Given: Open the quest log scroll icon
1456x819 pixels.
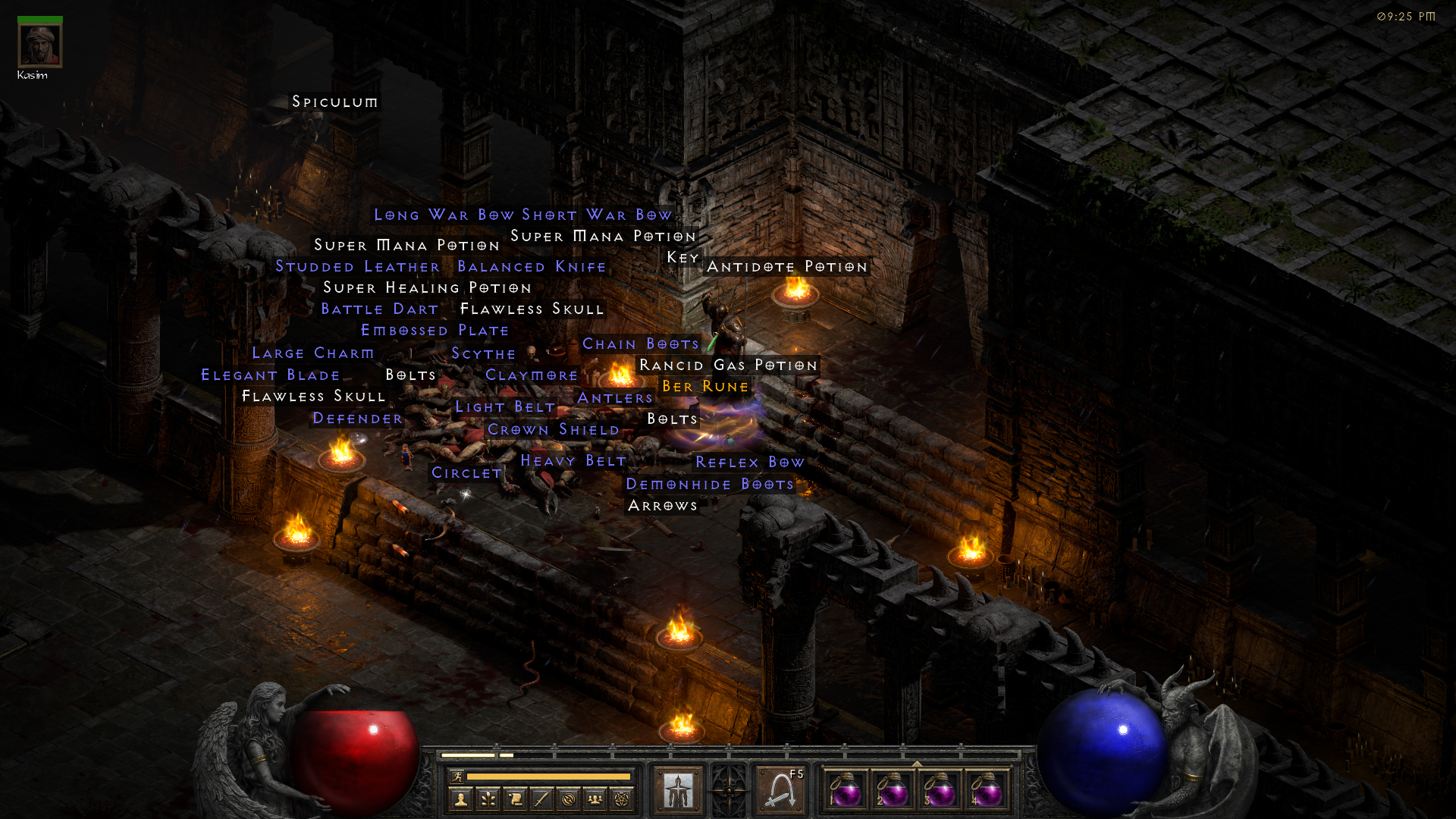Looking at the screenshot, I should (x=515, y=798).
